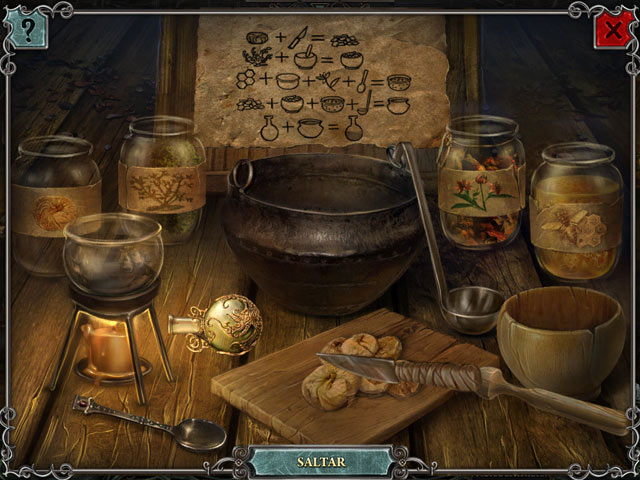The image size is (640, 480).
Task: Close the puzzle with the red X
Action: coord(611,30)
